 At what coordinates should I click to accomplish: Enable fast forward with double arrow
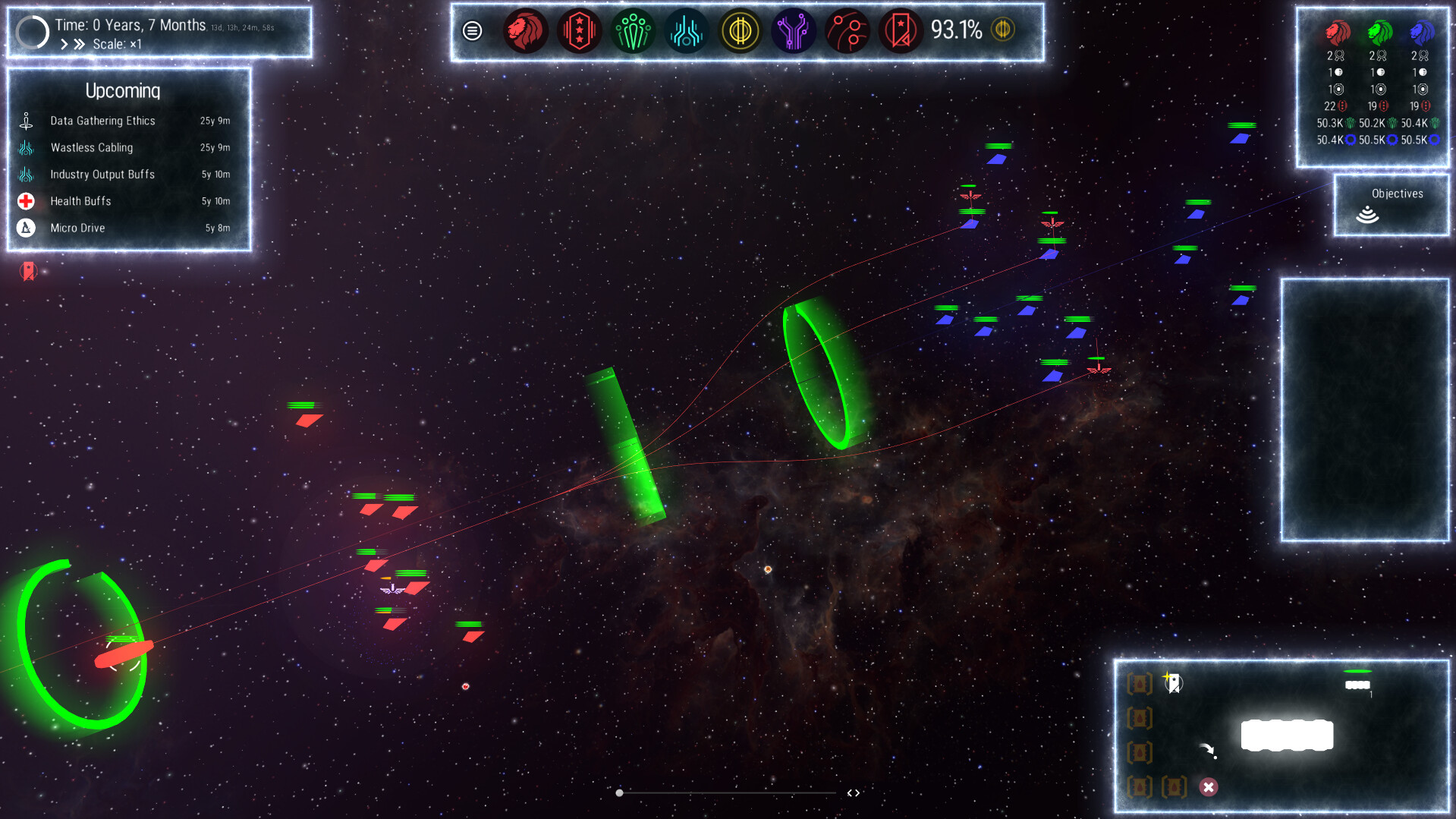pyautogui.click(x=79, y=43)
